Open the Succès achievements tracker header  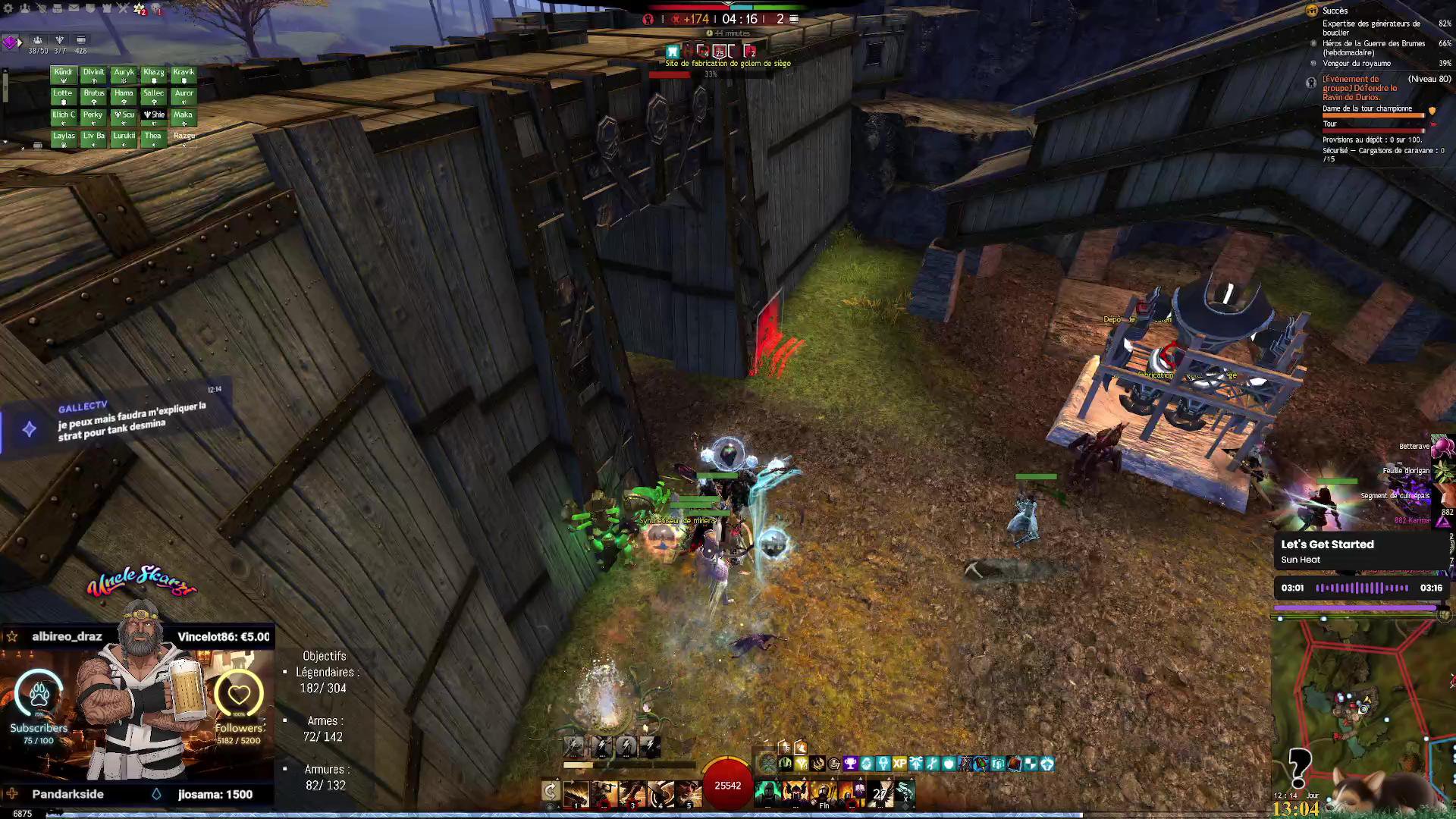[1335, 11]
